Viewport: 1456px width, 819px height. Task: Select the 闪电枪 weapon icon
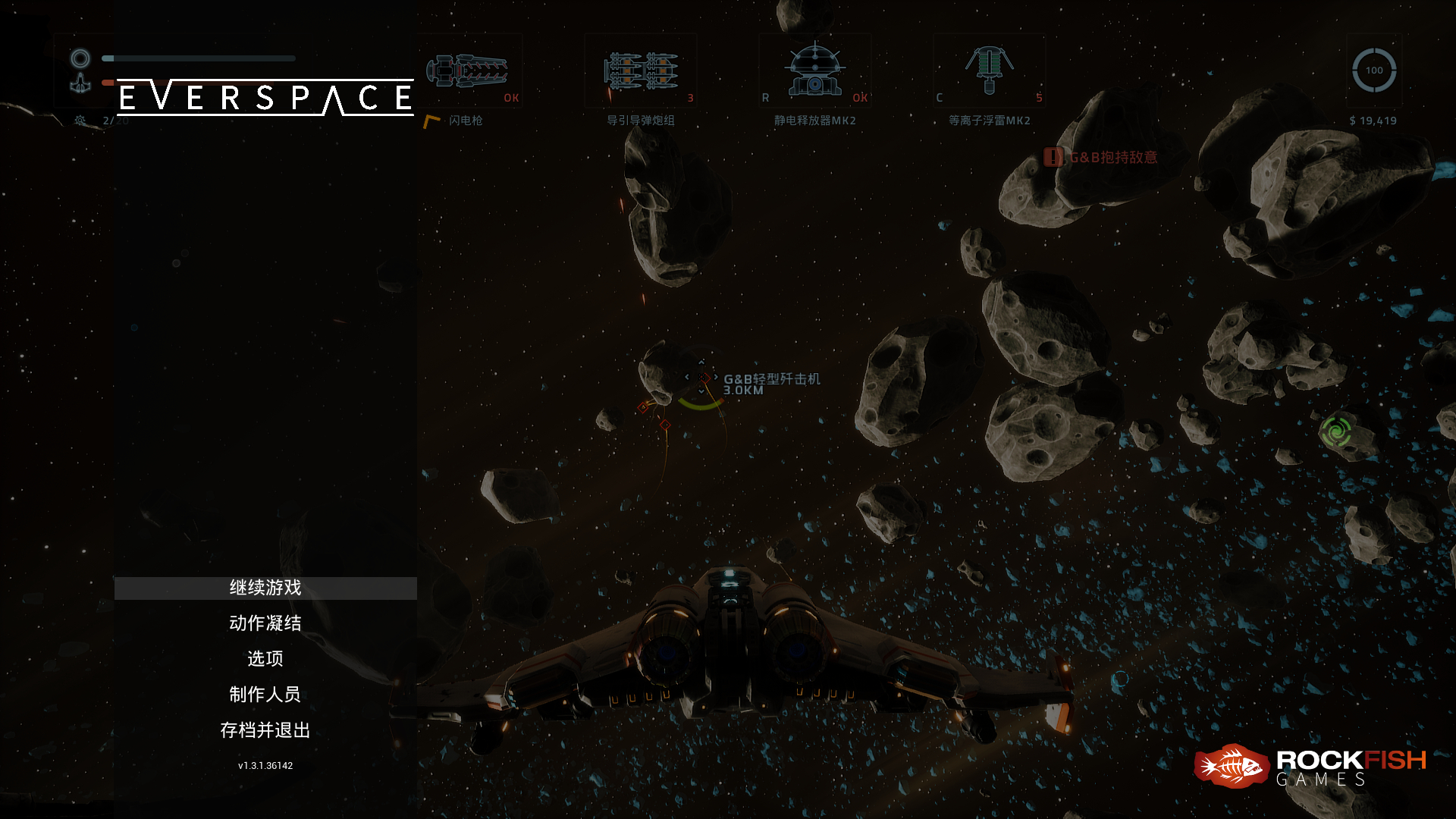point(467,72)
